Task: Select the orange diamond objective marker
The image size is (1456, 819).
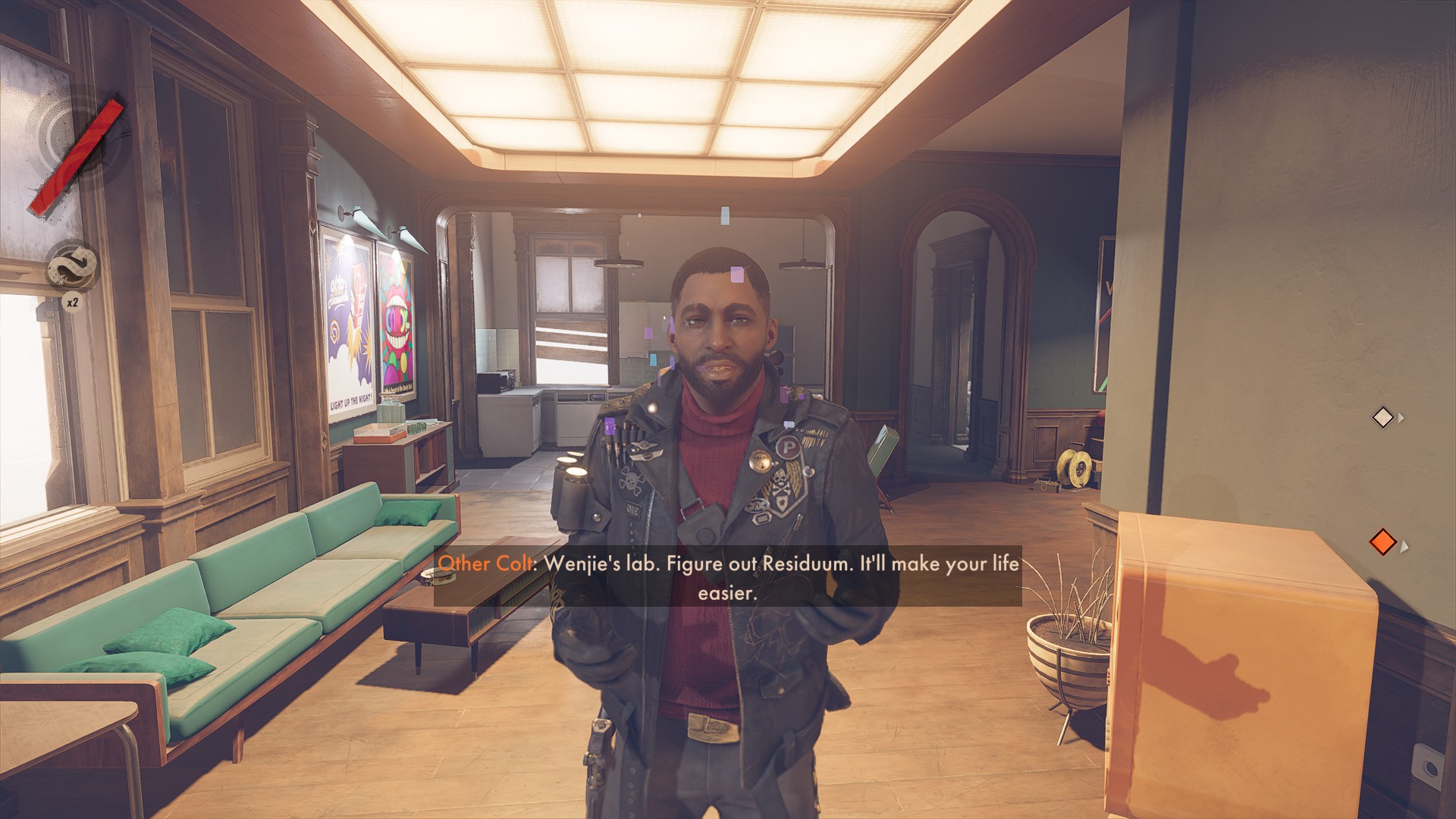Action: coord(1382,542)
